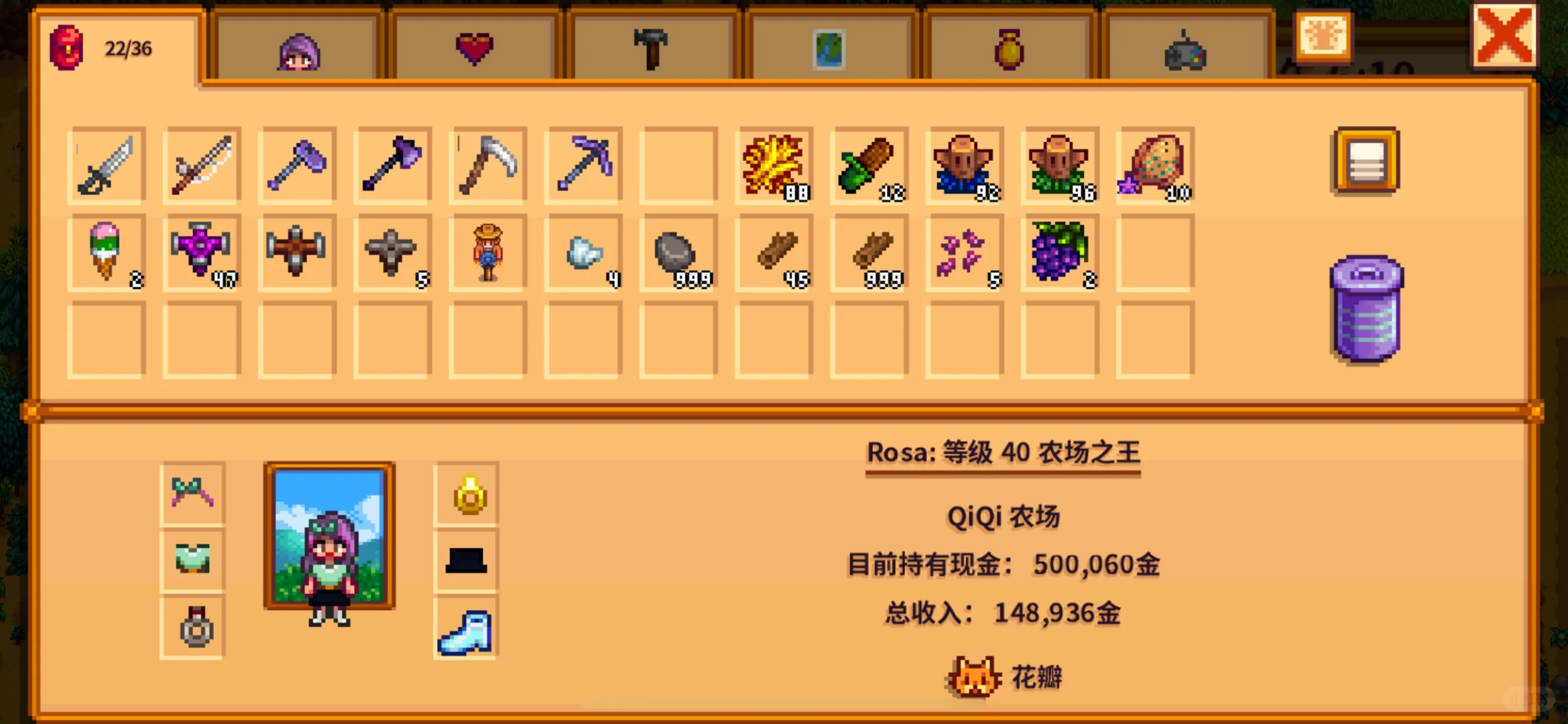Select the sword in the first inventory slot
The image size is (1568, 724).
pyautogui.click(x=106, y=164)
